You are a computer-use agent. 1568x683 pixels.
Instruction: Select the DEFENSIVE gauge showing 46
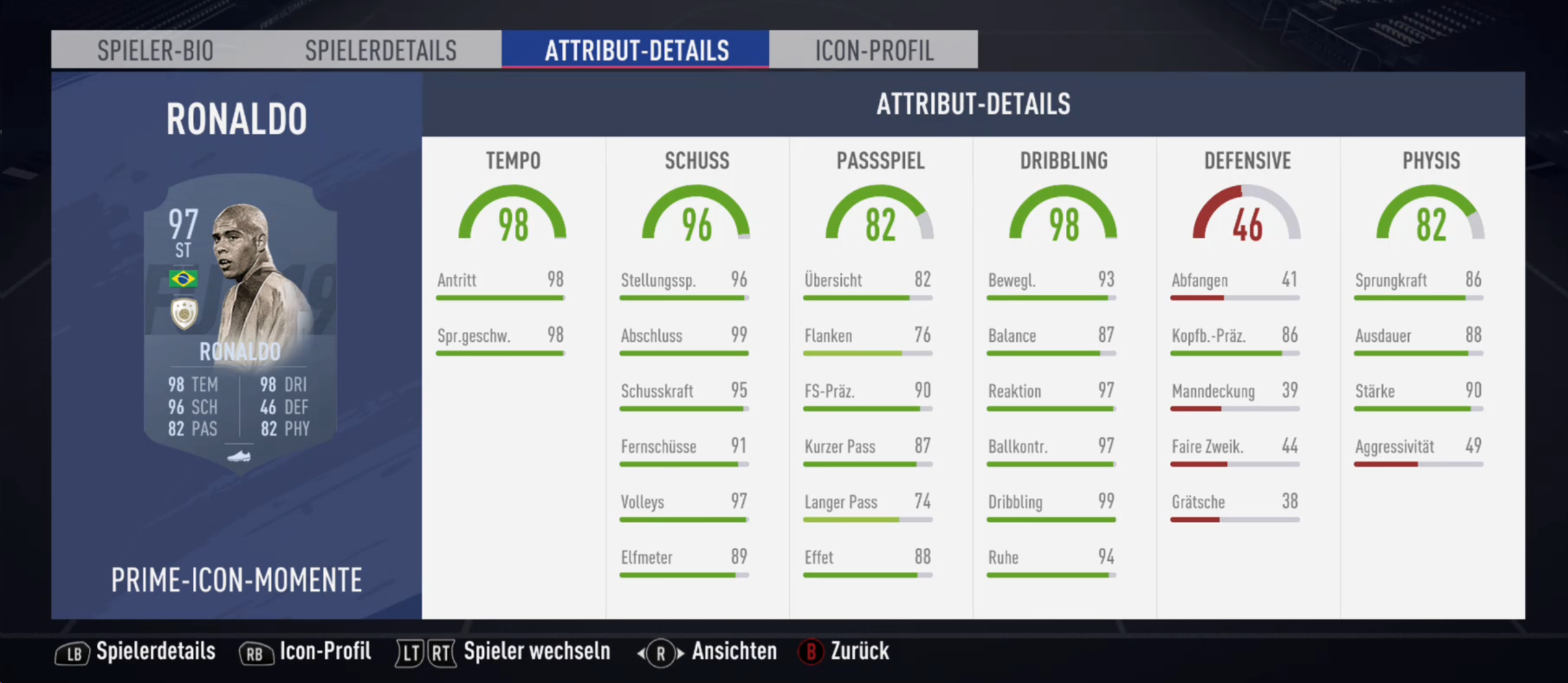point(1247,221)
